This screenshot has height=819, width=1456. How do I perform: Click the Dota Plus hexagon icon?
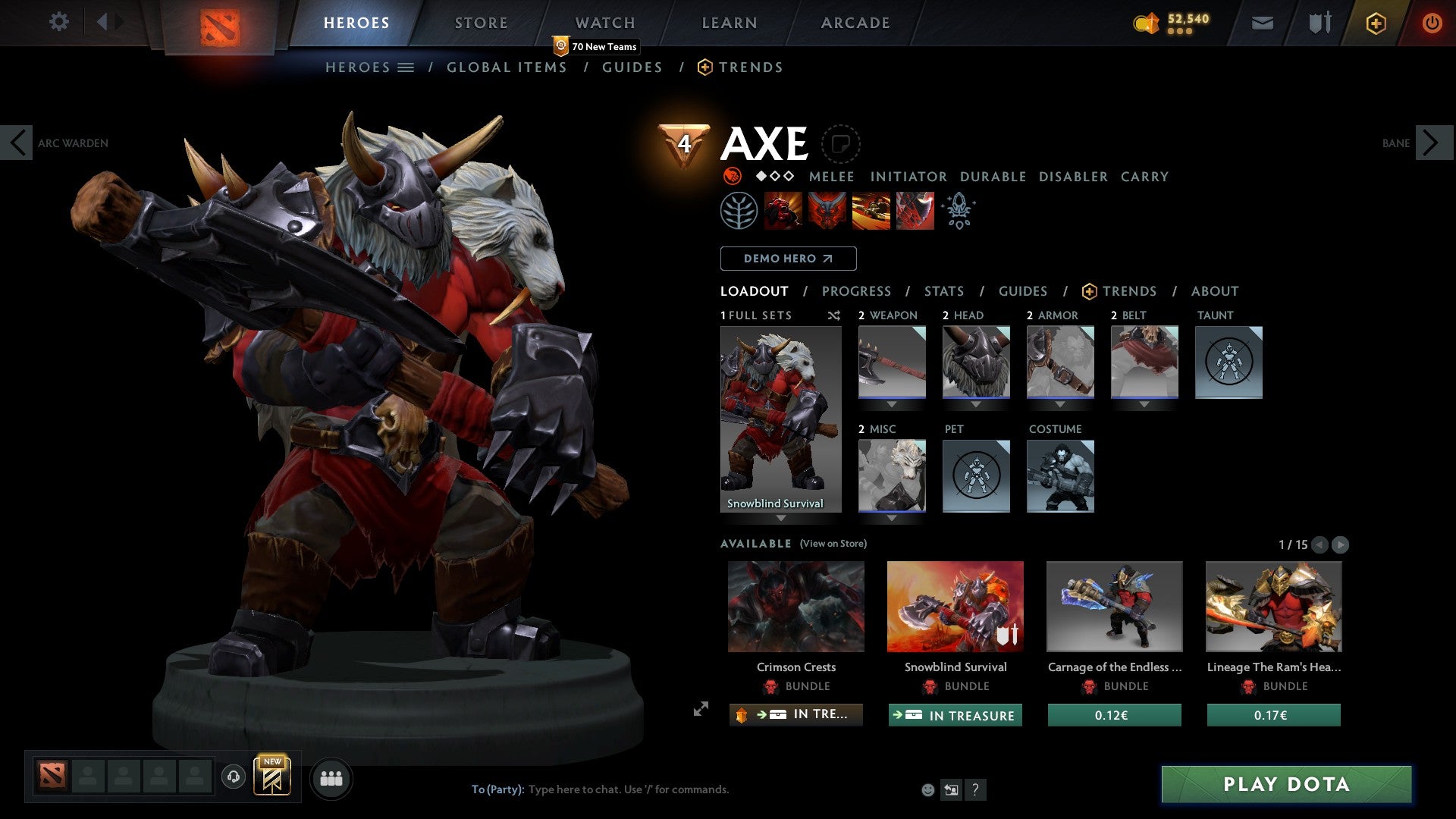1375,23
